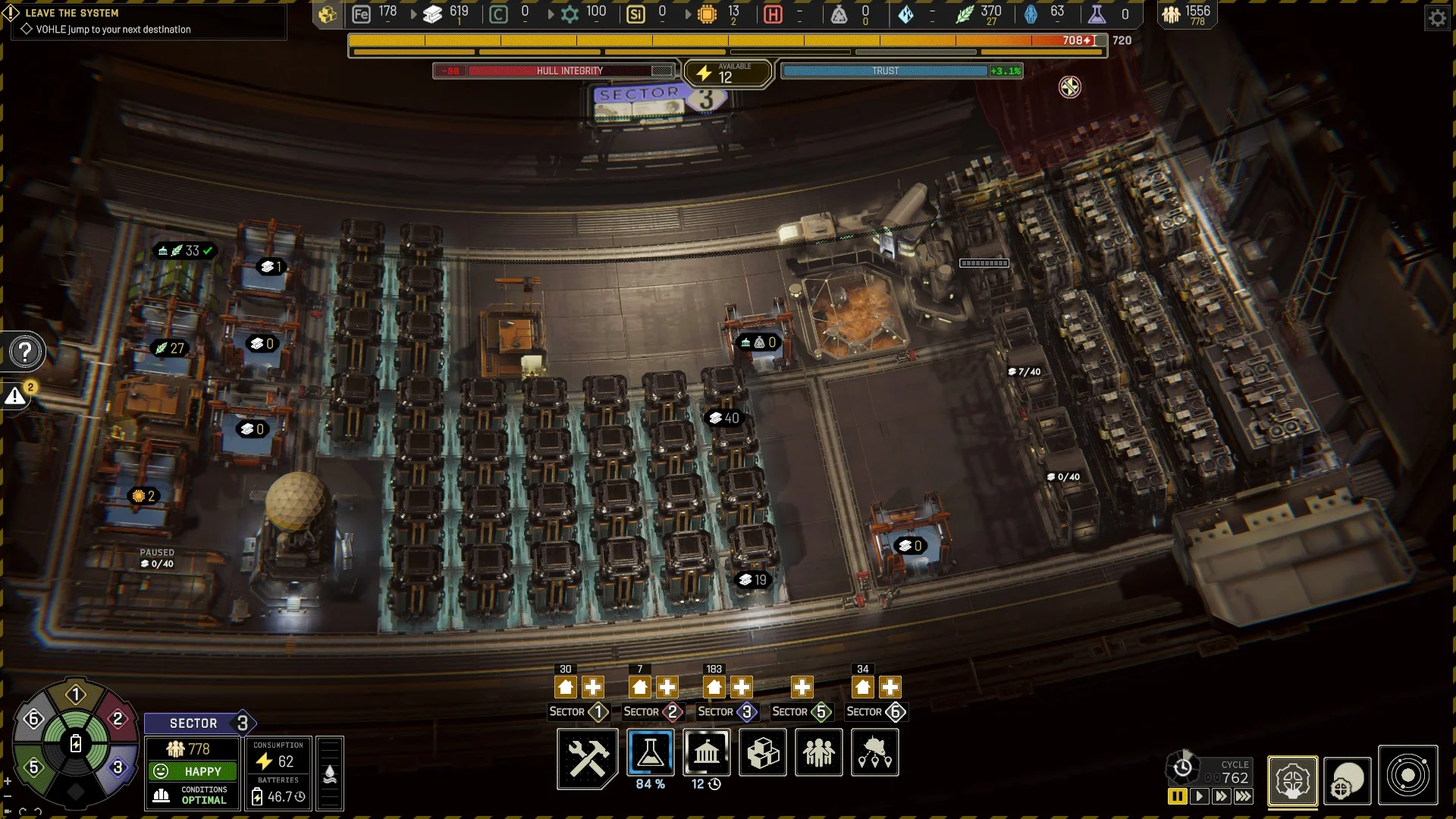Click the Sector 1 housing alert icon
Image resolution: width=1456 pixels, height=819 pixels.
[566, 688]
